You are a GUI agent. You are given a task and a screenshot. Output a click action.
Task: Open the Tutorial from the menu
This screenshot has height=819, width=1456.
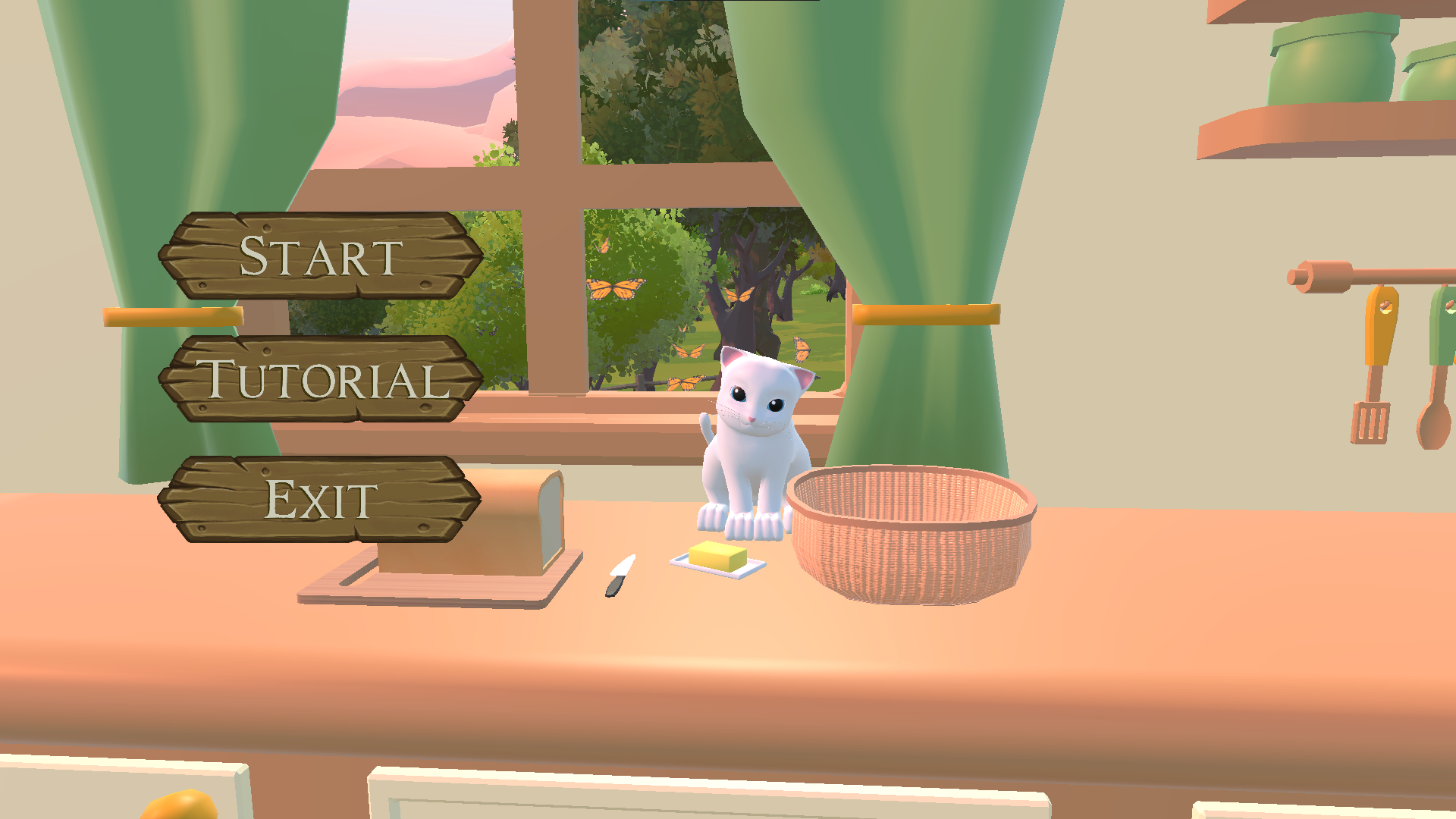click(320, 379)
